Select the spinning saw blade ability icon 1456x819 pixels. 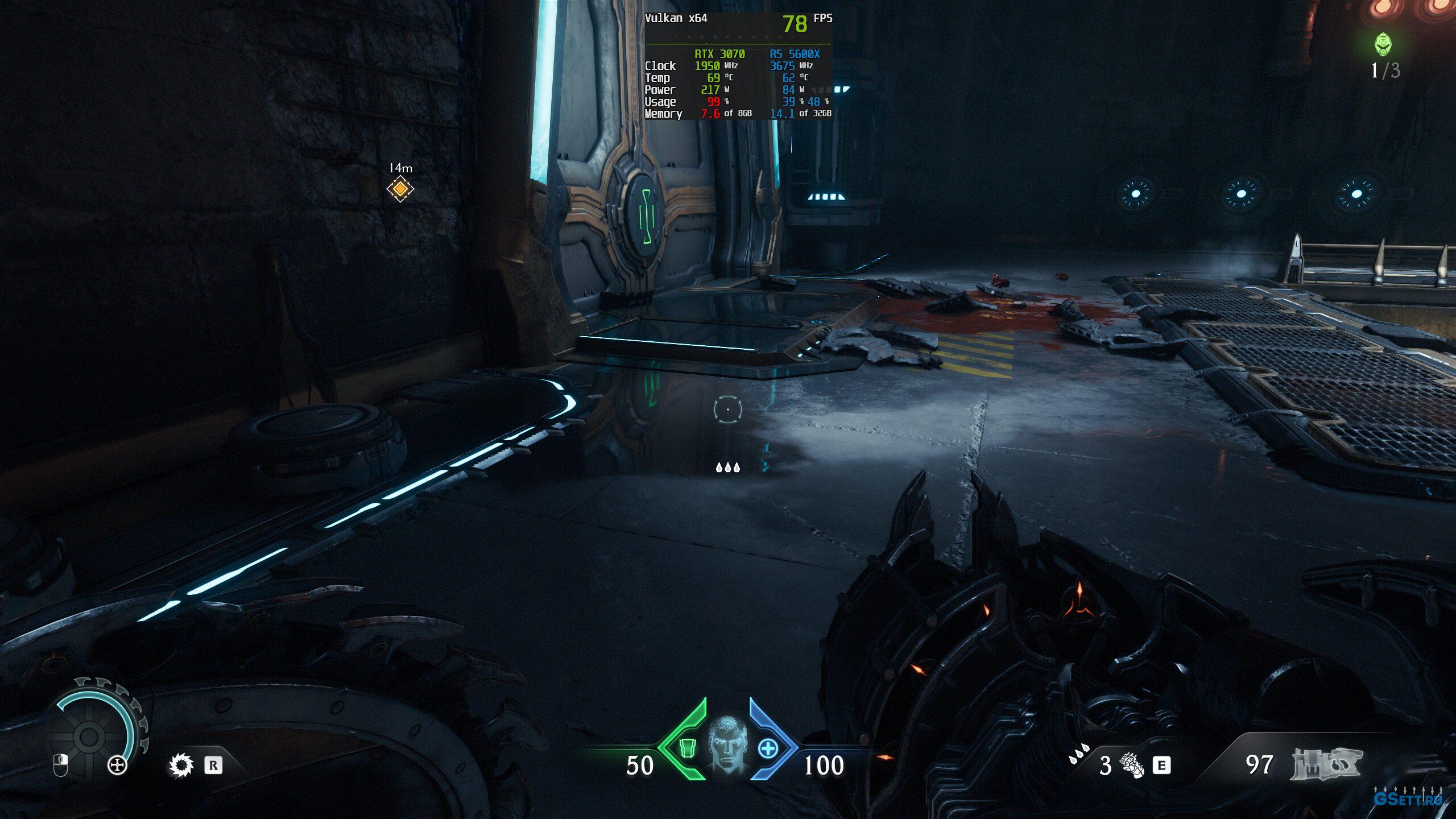[181, 765]
